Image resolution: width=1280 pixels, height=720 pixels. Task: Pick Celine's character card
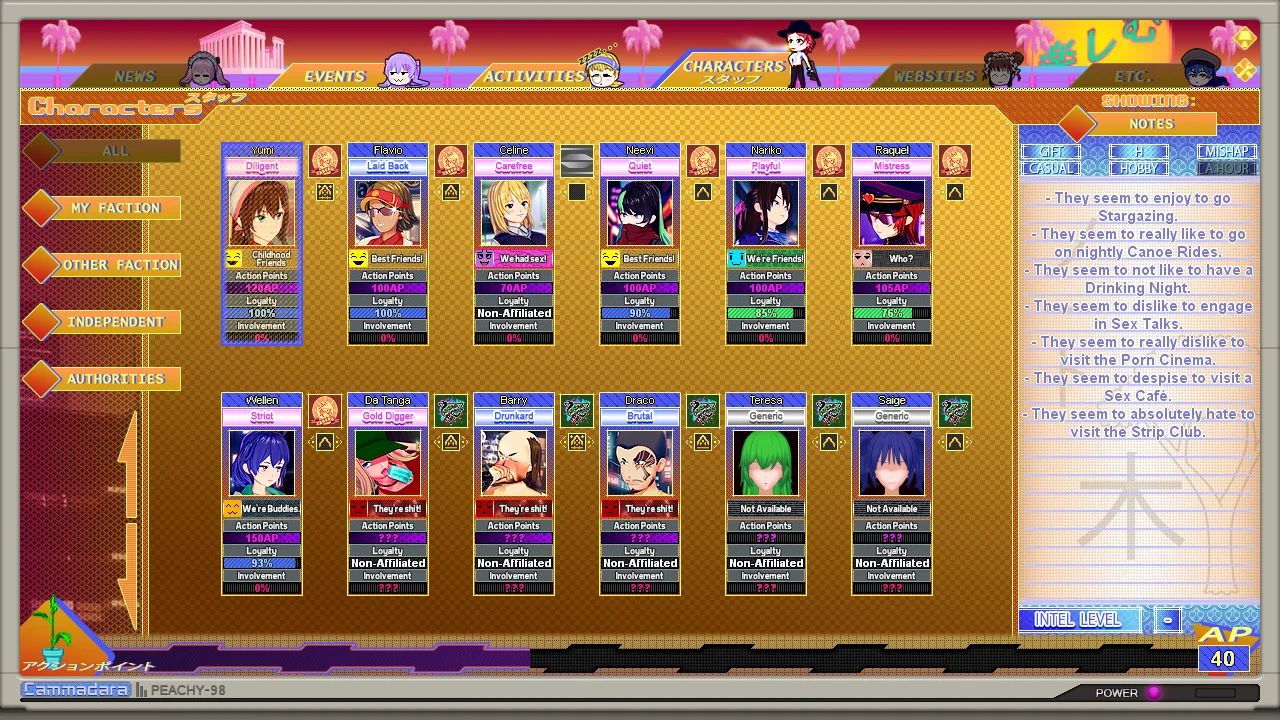[514, 213]
